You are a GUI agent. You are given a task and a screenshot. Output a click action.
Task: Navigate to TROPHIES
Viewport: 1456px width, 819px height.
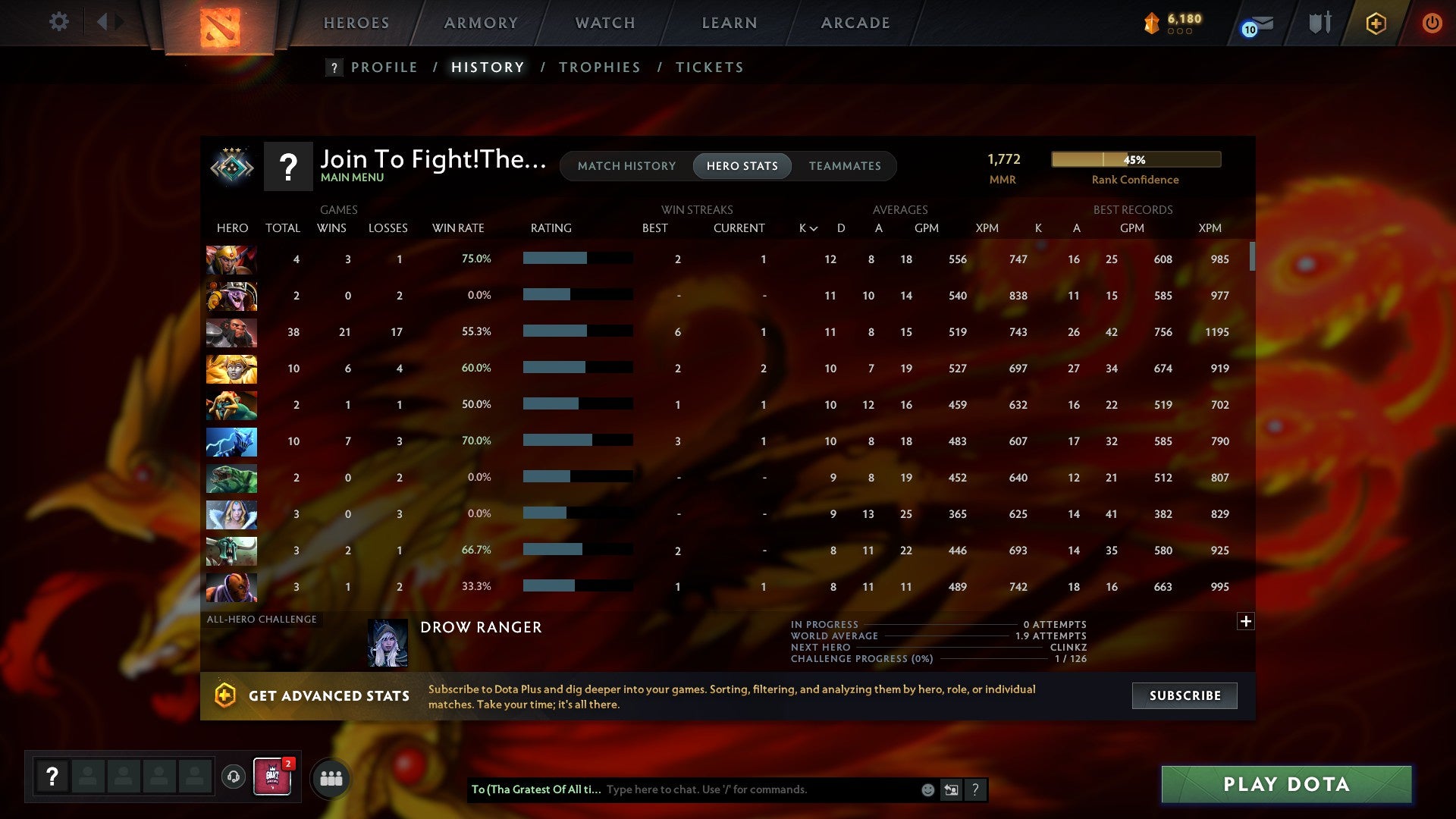[x=599, y=67]
